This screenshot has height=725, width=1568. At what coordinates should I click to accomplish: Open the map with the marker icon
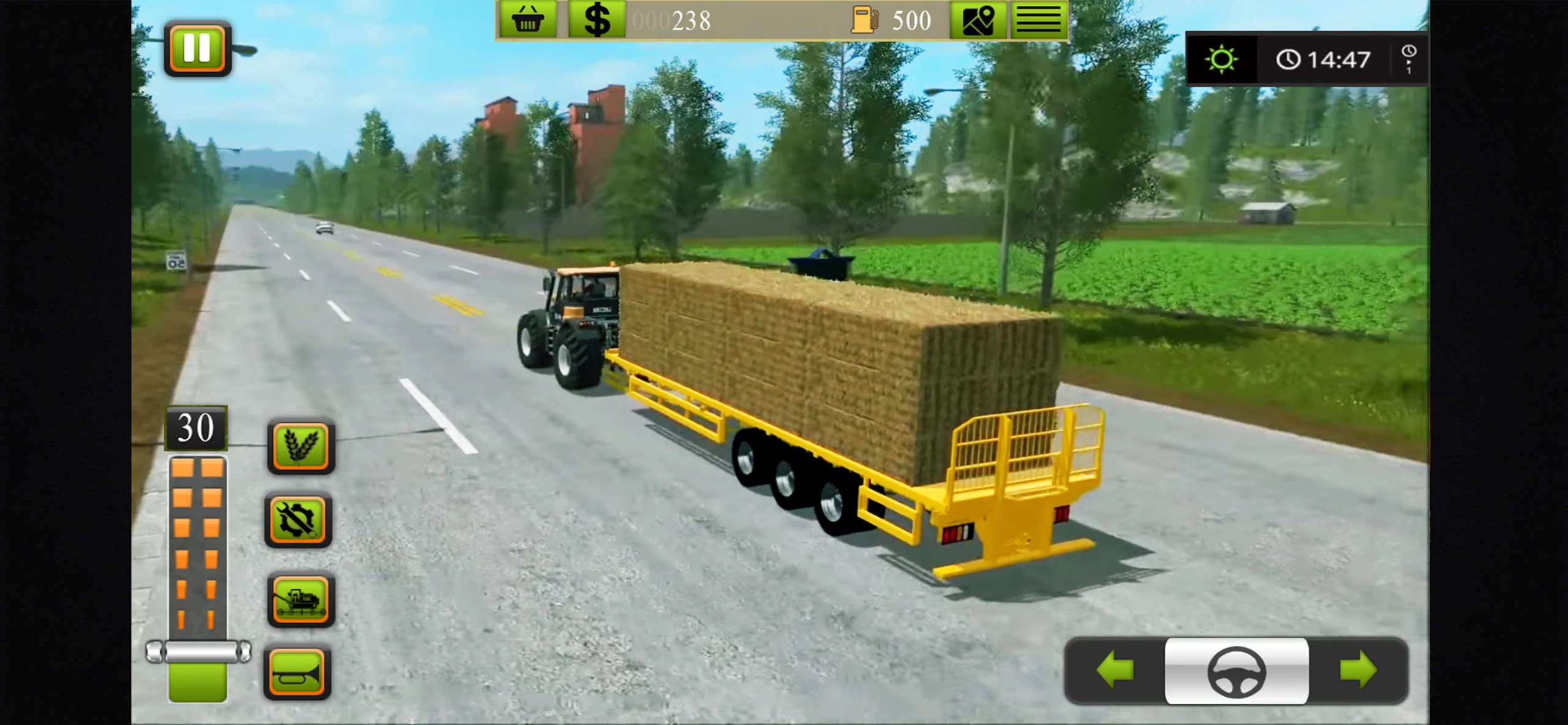(978, 20)
